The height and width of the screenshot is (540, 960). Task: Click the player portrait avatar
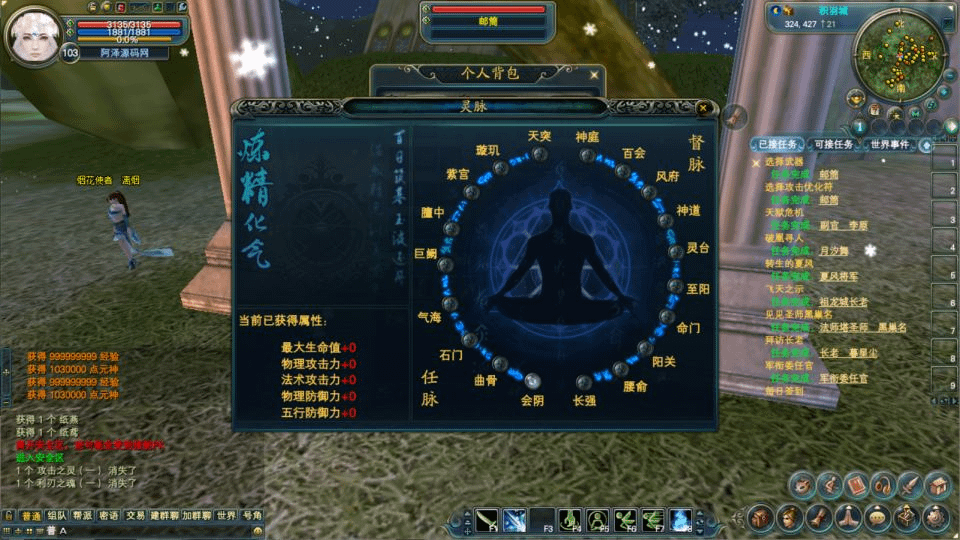click(34, 34)
